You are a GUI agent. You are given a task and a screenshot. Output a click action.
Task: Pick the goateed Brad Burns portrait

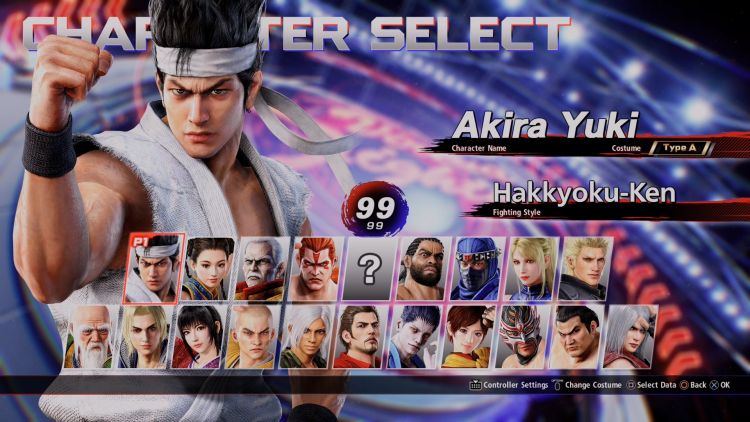pyautogui.click(x=360, y=337)
